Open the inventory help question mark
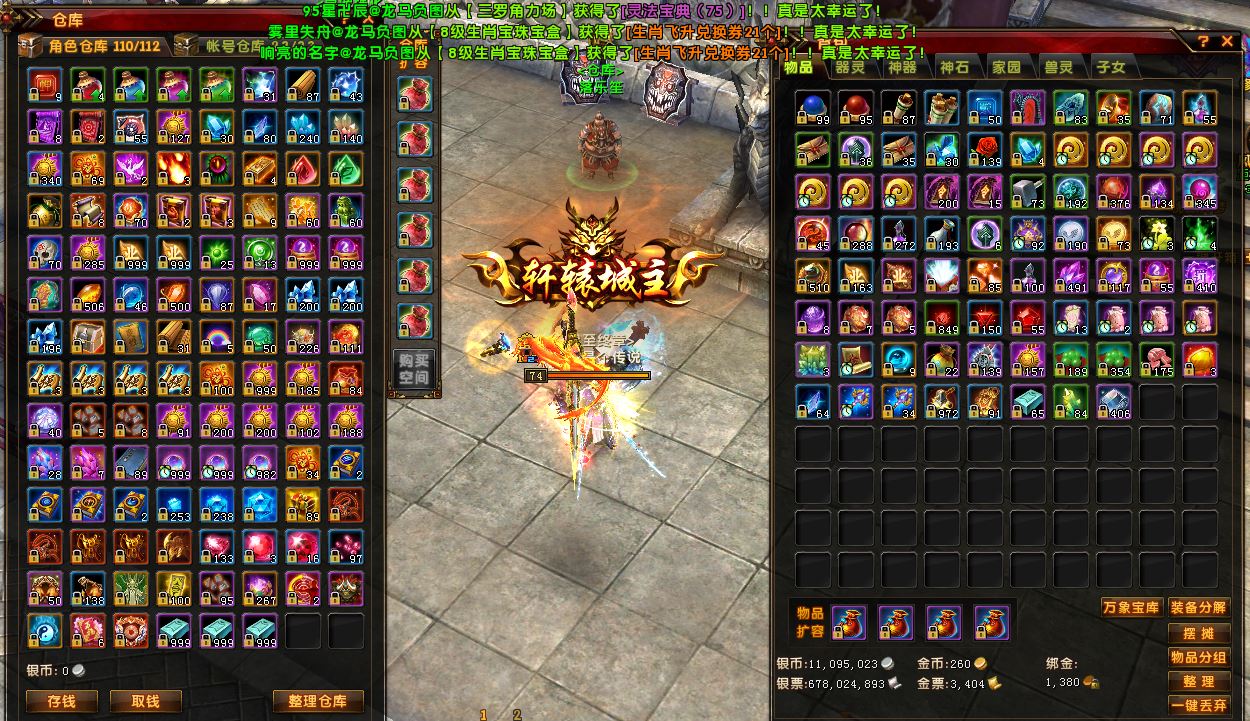Viewport: 1250px width, 721px height. tap(1204, 41)
